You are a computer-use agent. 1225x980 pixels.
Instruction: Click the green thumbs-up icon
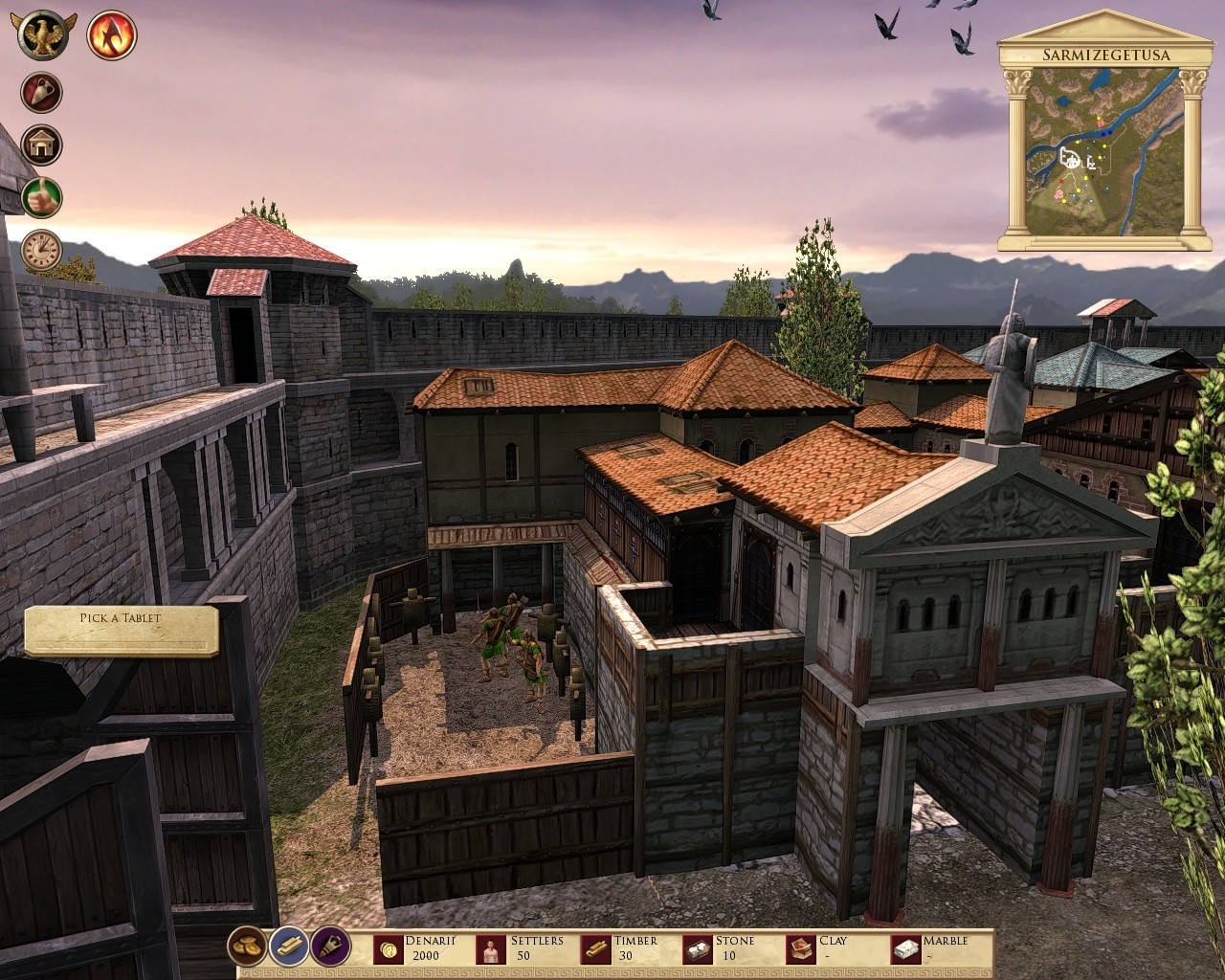42,198
